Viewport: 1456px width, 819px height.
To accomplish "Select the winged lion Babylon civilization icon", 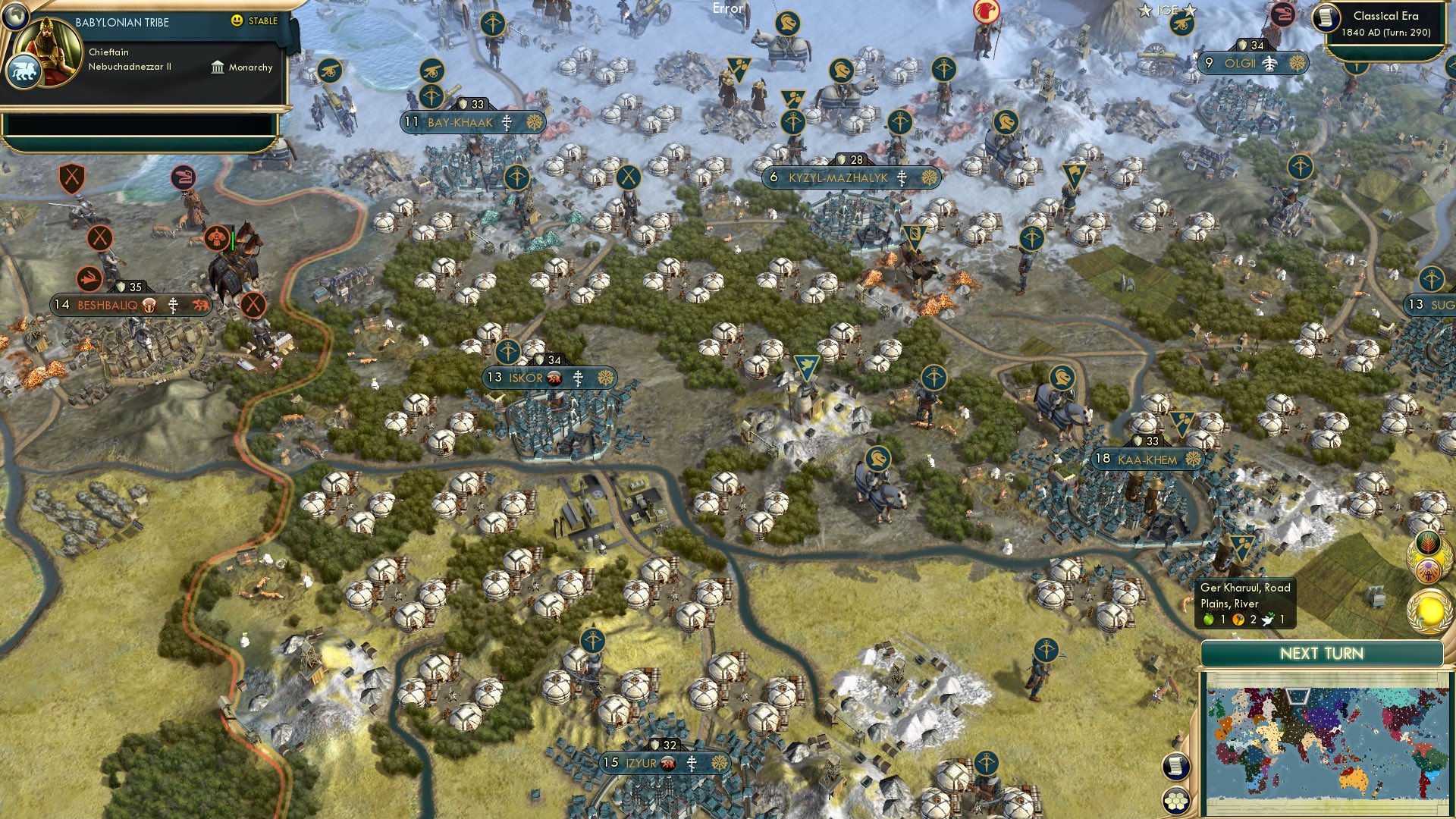I will coord(25,71).
